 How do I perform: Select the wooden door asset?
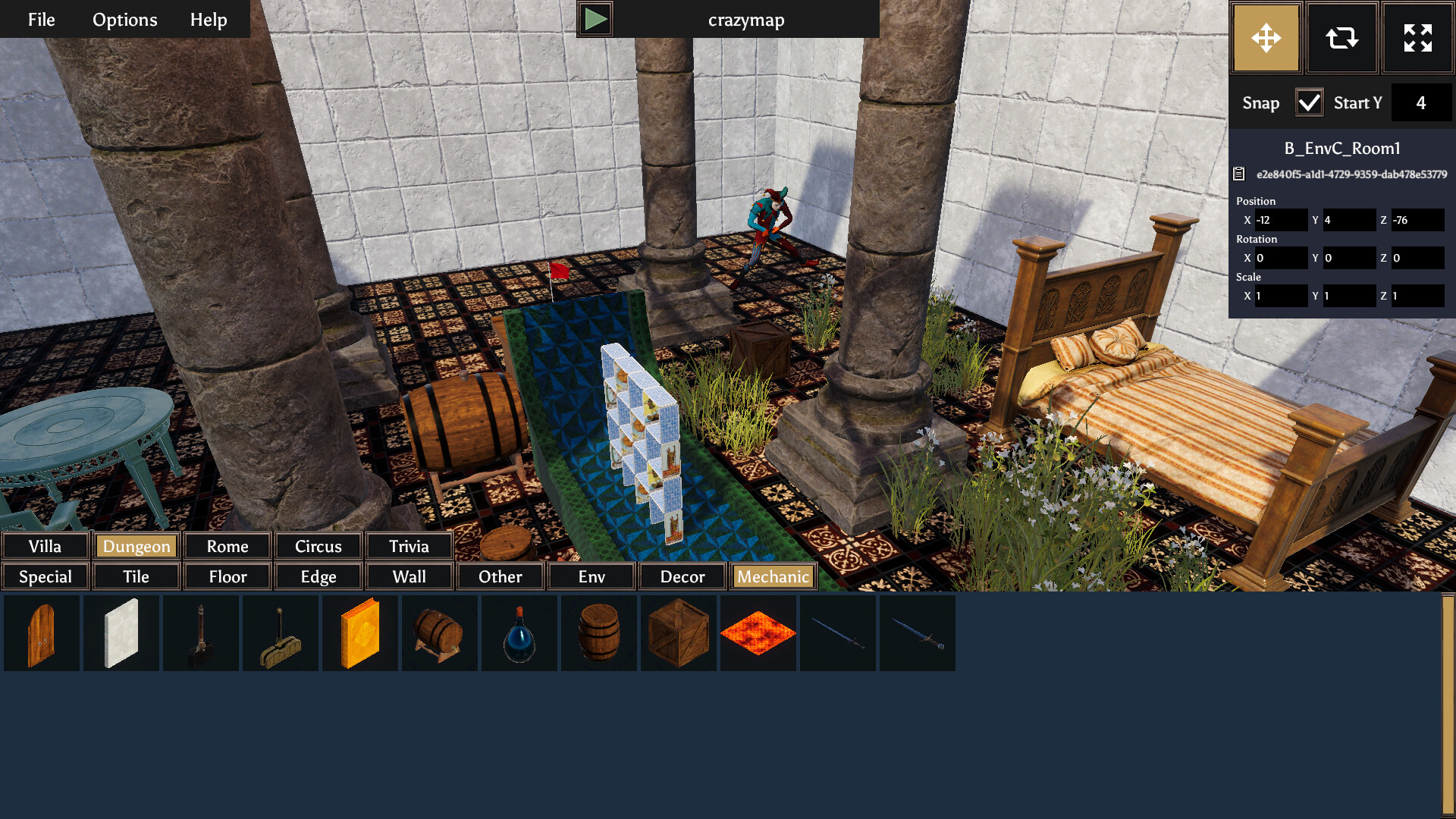click(42, 632)
